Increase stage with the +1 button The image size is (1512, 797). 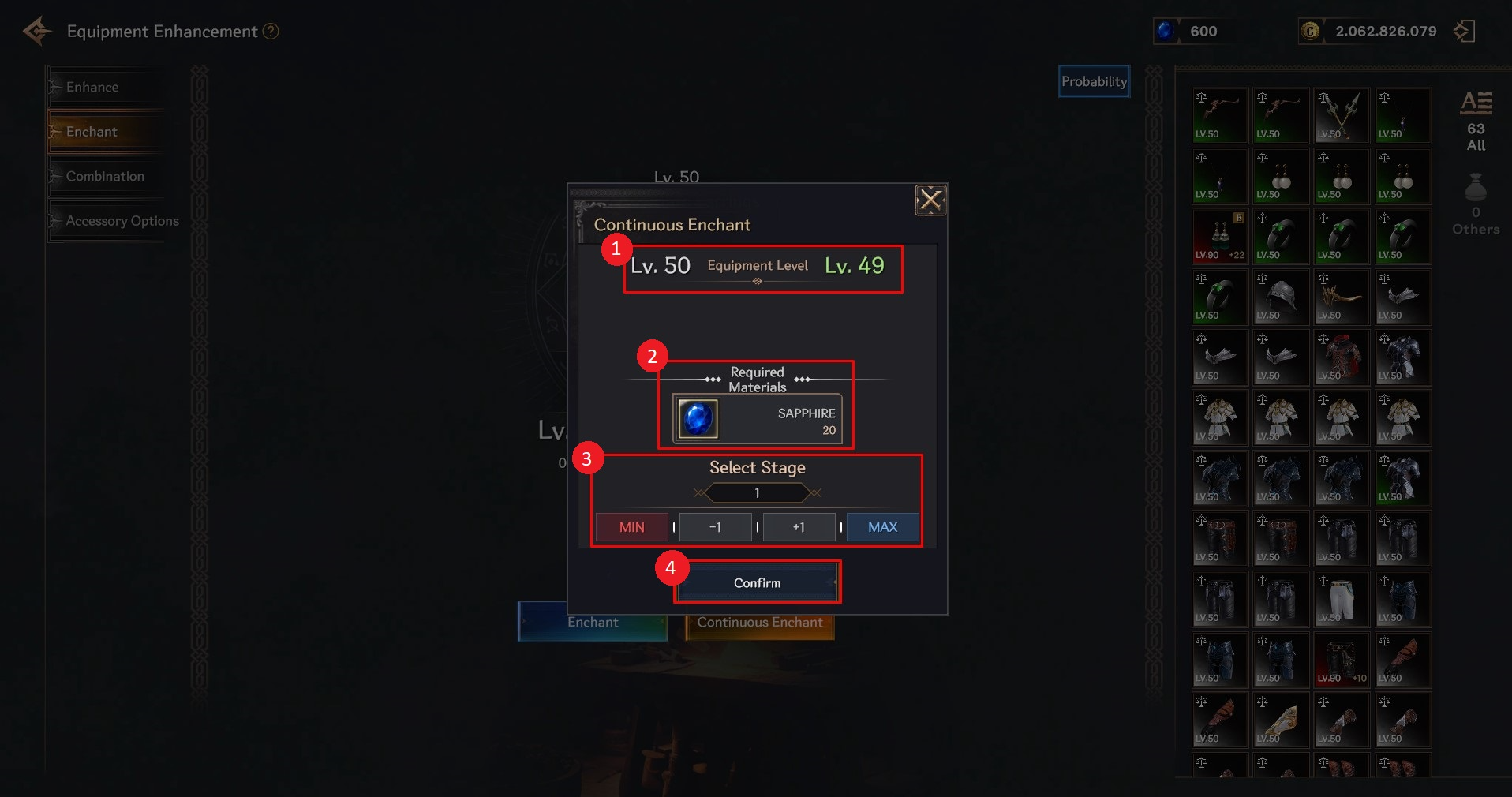point(799,526)
